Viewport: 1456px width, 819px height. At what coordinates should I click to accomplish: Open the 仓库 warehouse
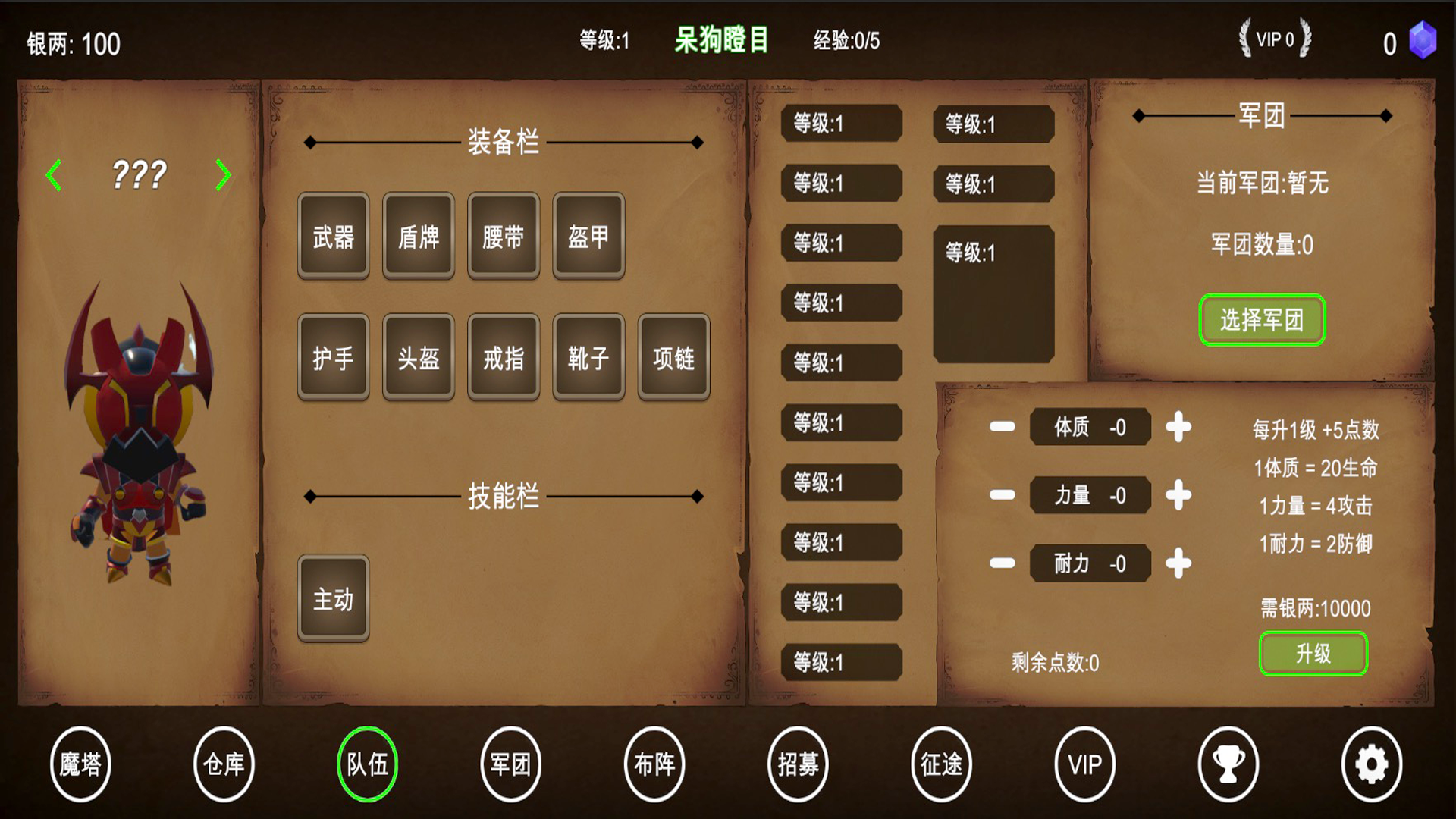224,765
